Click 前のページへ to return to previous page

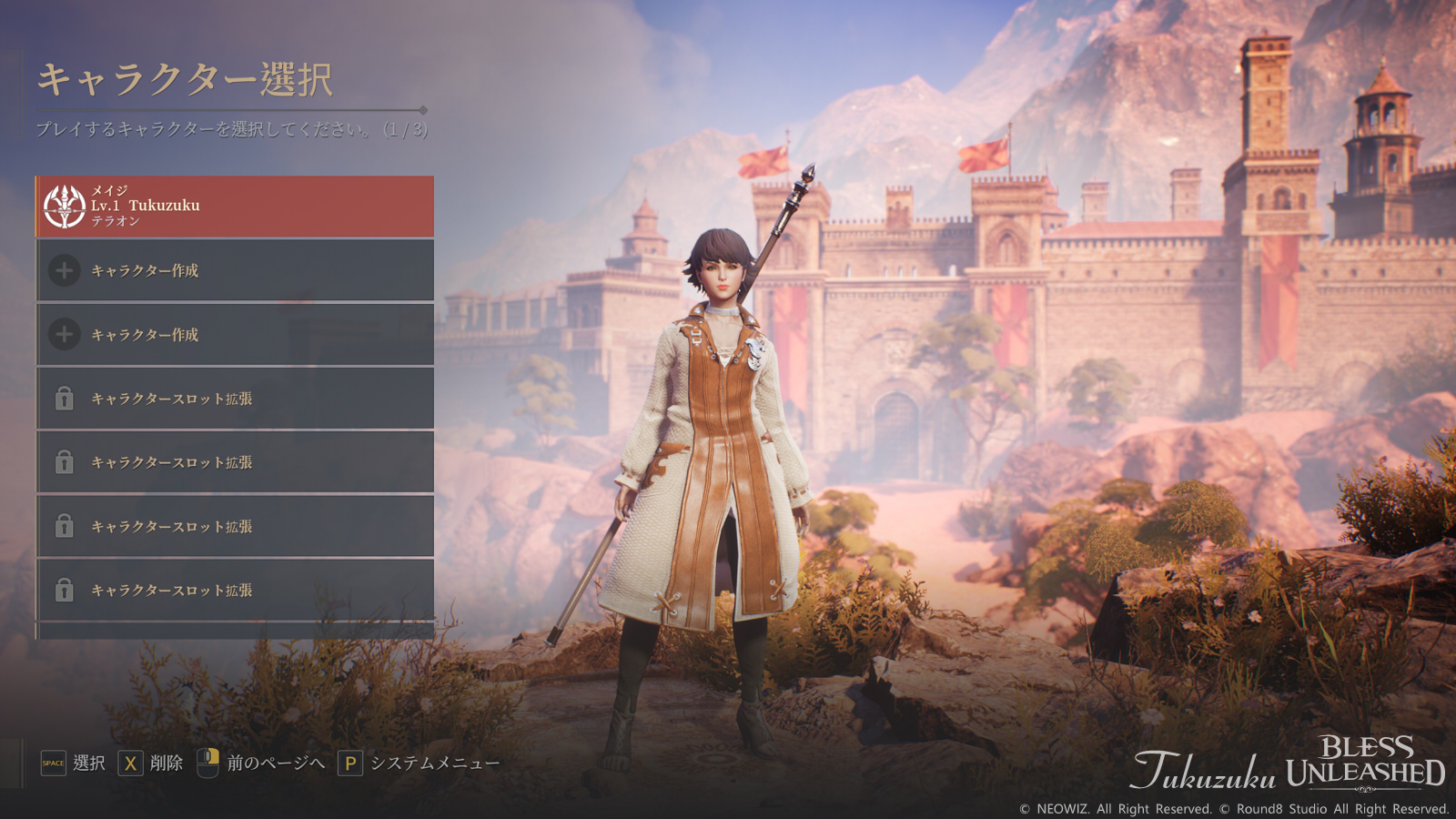click(278, 762)
